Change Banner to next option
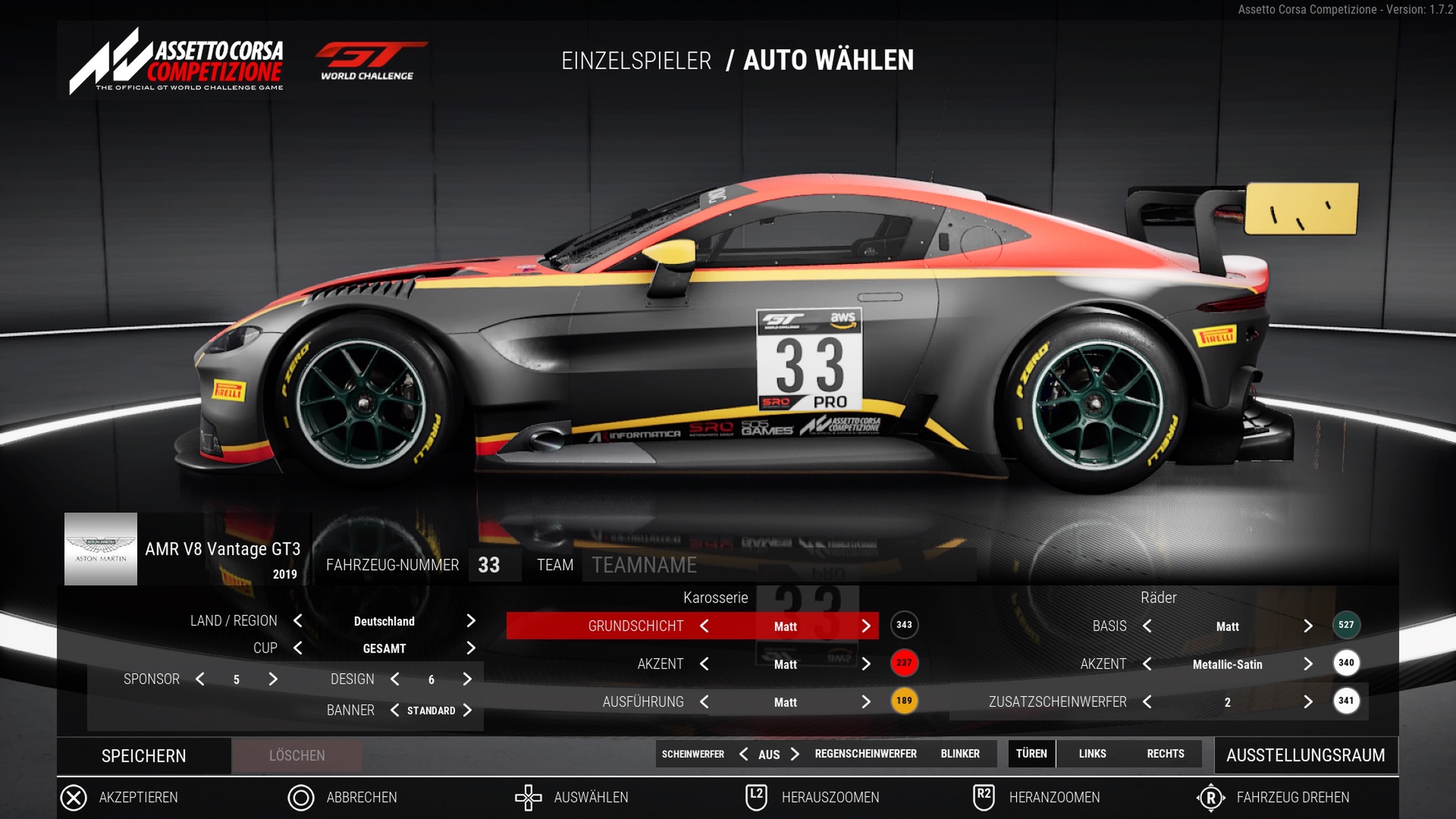1456x819 pixels. pyautogui.click(x=467, y=711)
